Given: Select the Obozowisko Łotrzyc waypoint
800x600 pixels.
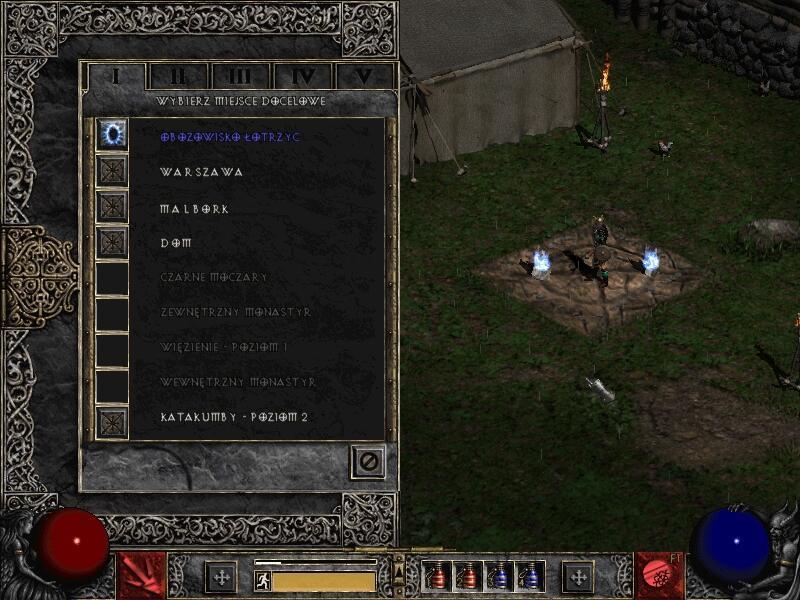Looking at the screenshot, I should pos(230,136).
